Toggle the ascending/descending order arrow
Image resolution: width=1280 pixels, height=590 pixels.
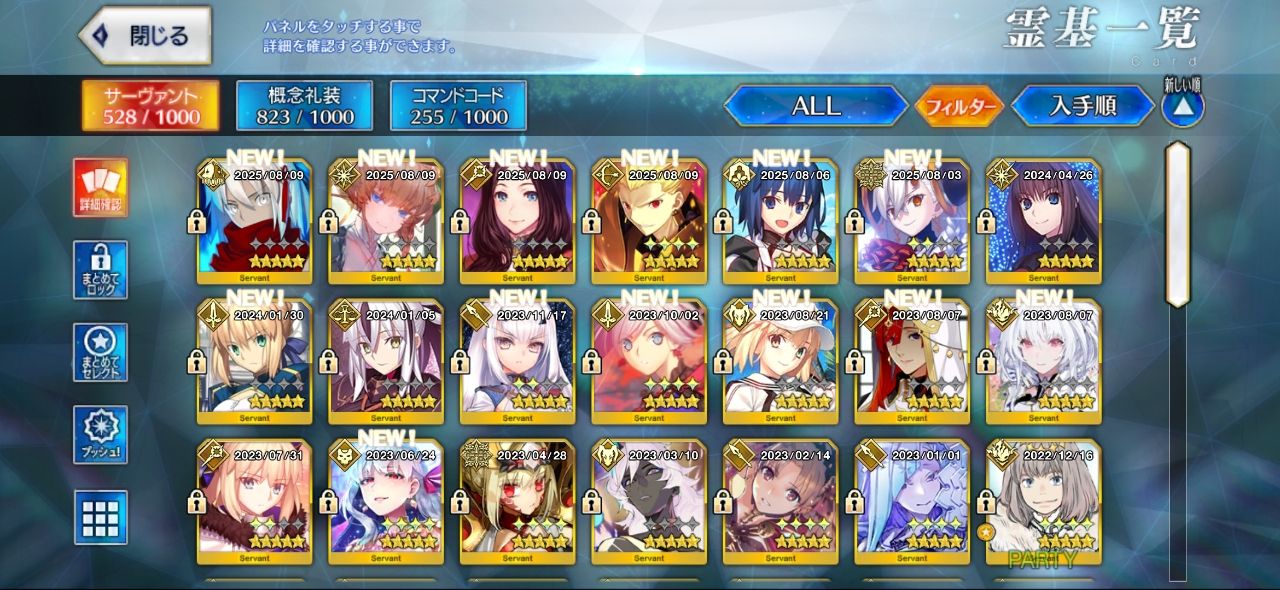coord(1182,106)
